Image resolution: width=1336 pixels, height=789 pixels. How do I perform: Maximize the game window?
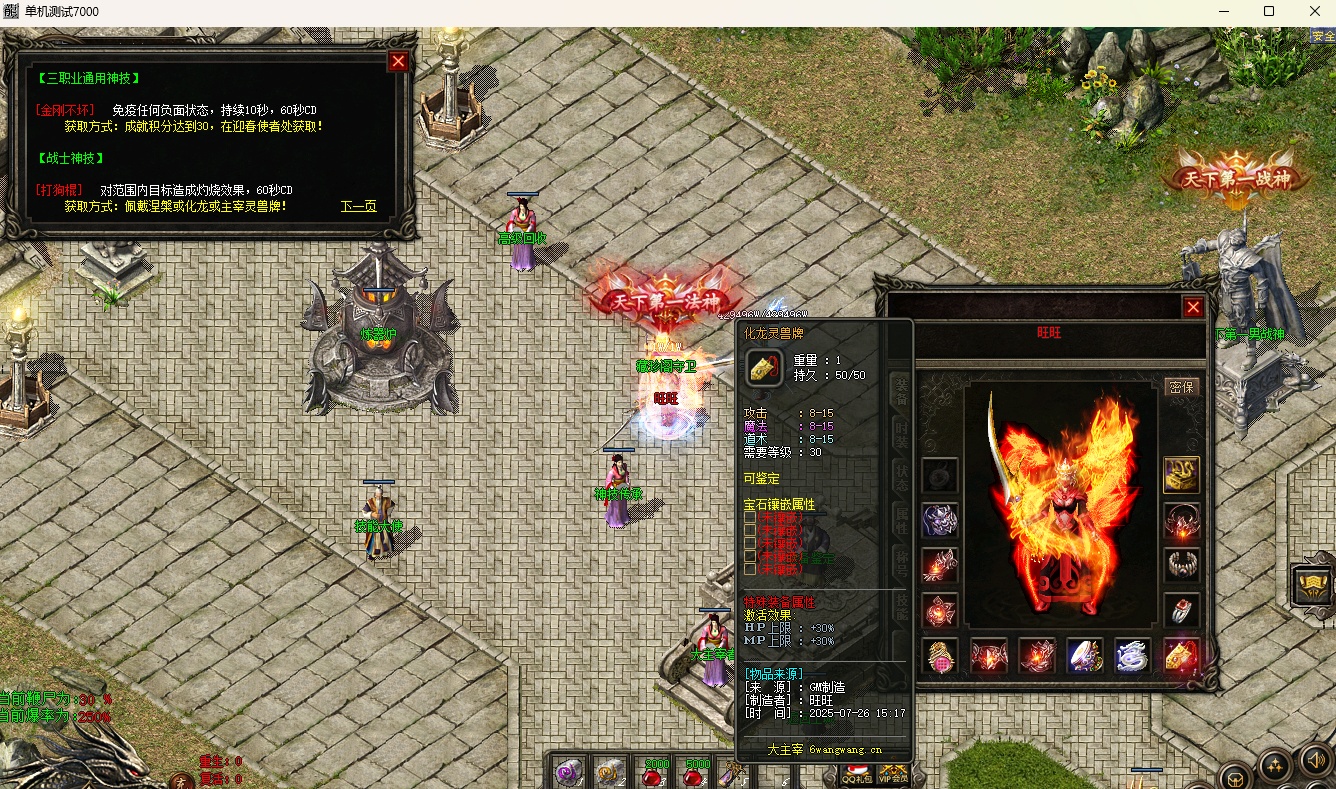point(1269,11)
